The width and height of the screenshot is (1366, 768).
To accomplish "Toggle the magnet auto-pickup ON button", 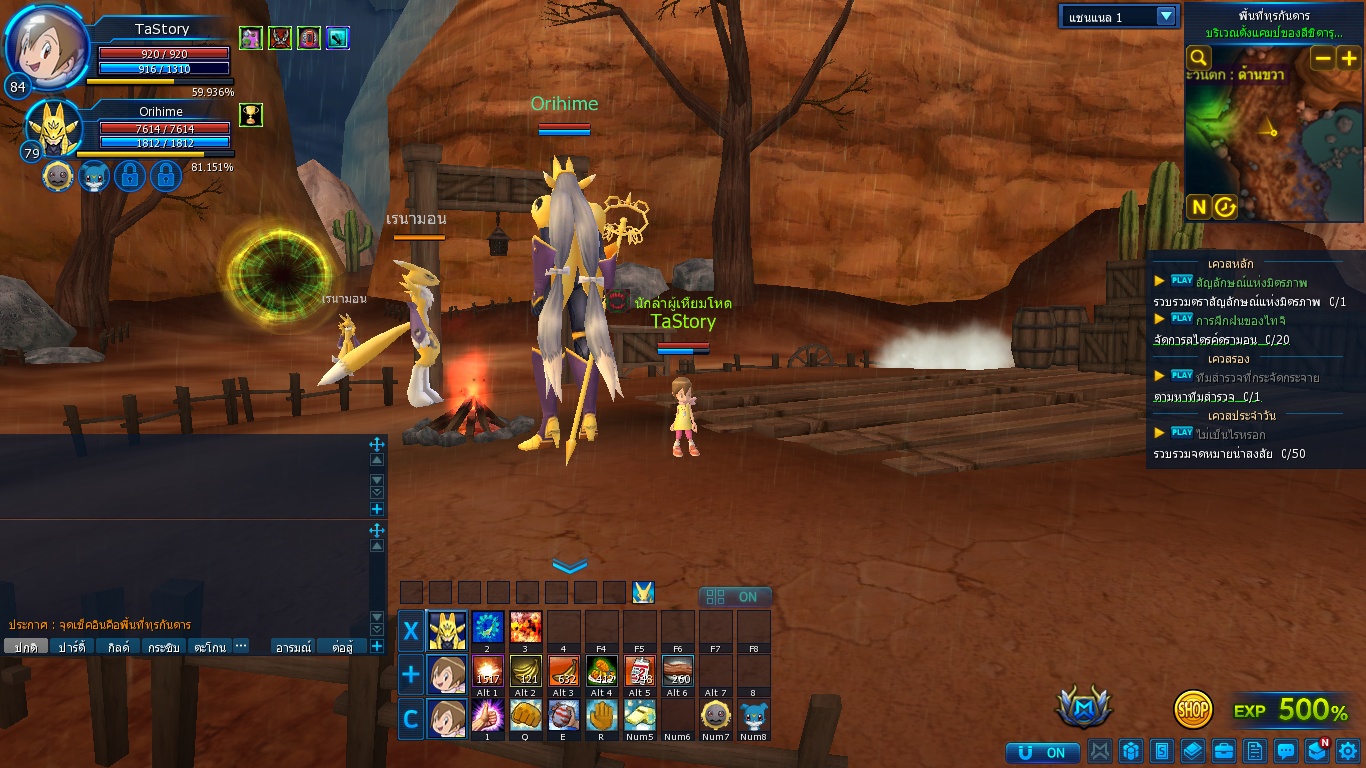I will tap(1043, 752).
